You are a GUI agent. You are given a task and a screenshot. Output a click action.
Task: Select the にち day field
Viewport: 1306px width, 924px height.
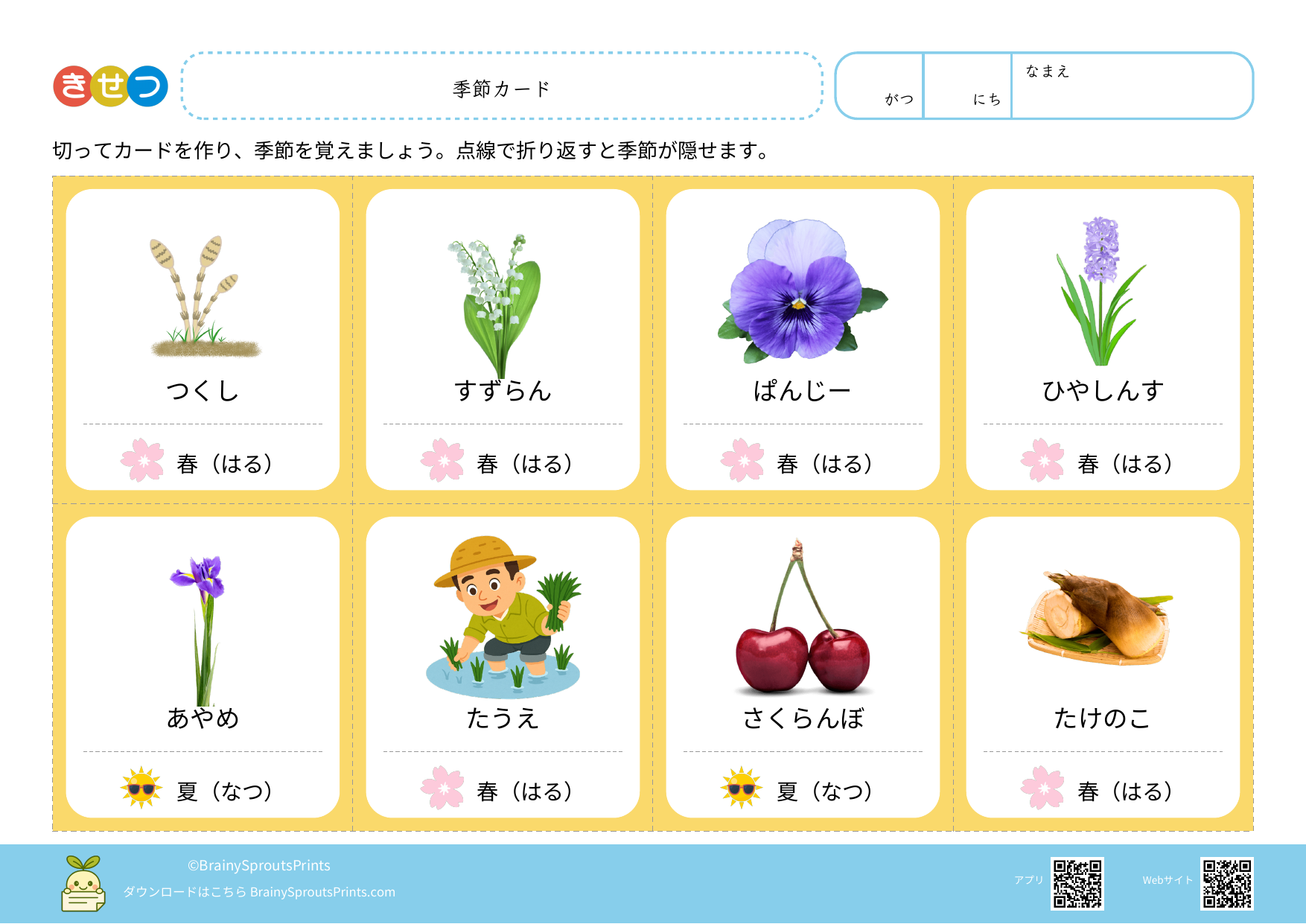[967, 86]
